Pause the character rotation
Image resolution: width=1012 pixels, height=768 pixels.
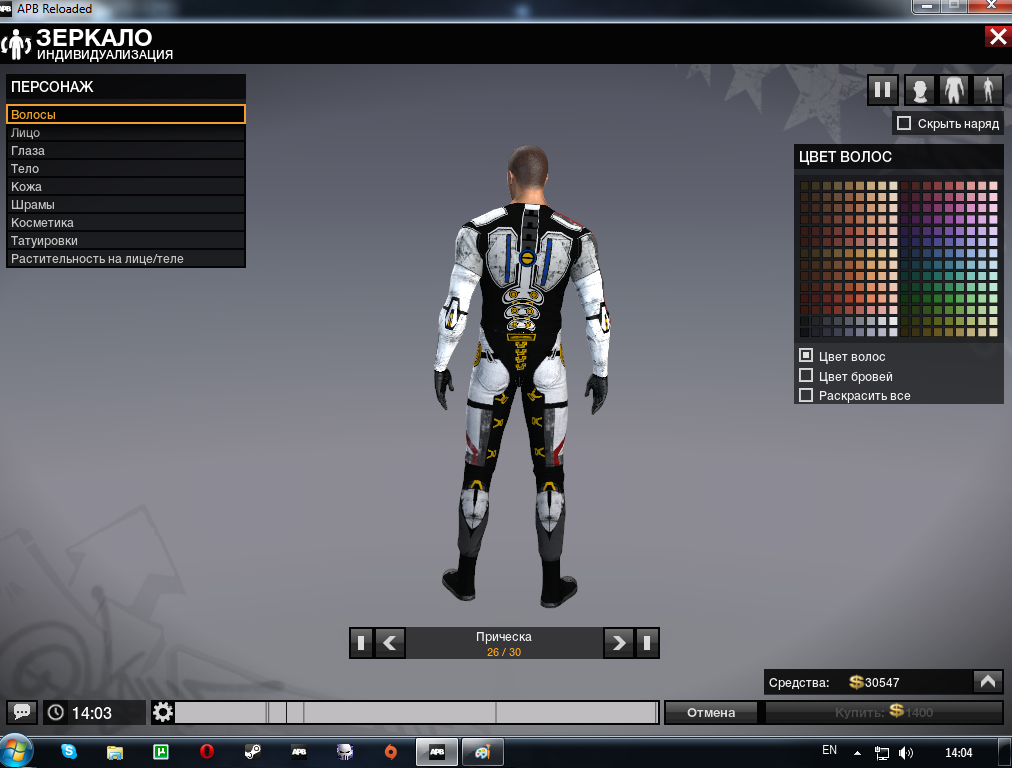[883, 90]
